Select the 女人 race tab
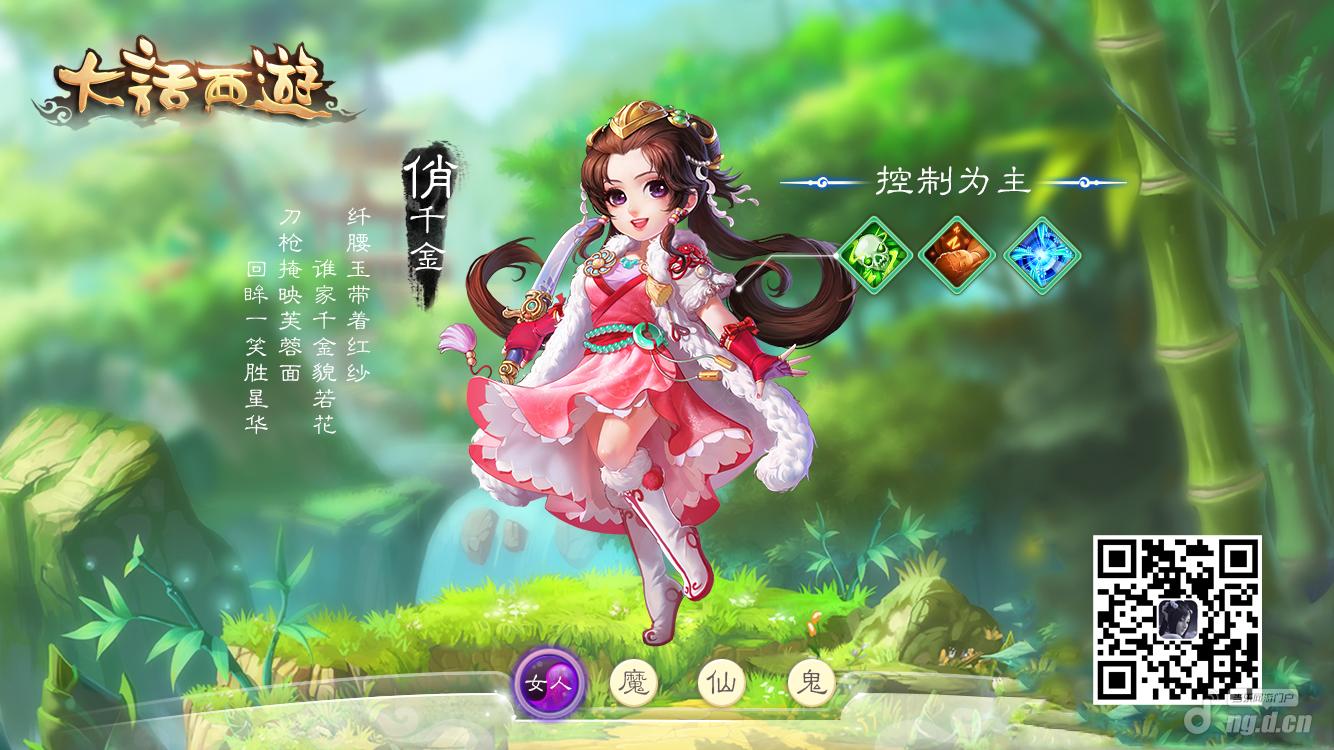The width and height of the screenshot is (1334, 750). [548, 684]
